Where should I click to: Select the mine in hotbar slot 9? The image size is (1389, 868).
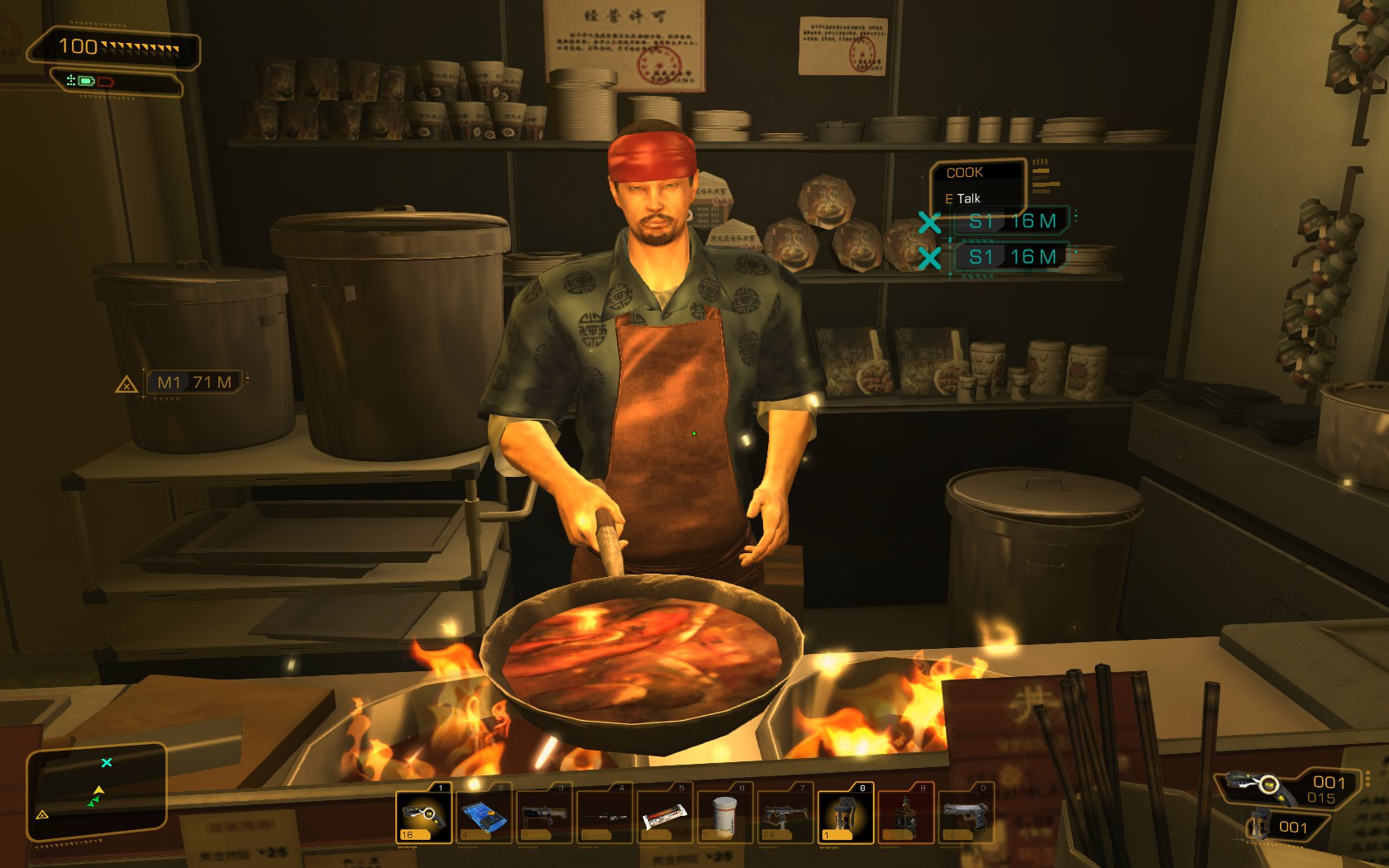[x=905, y=816]
